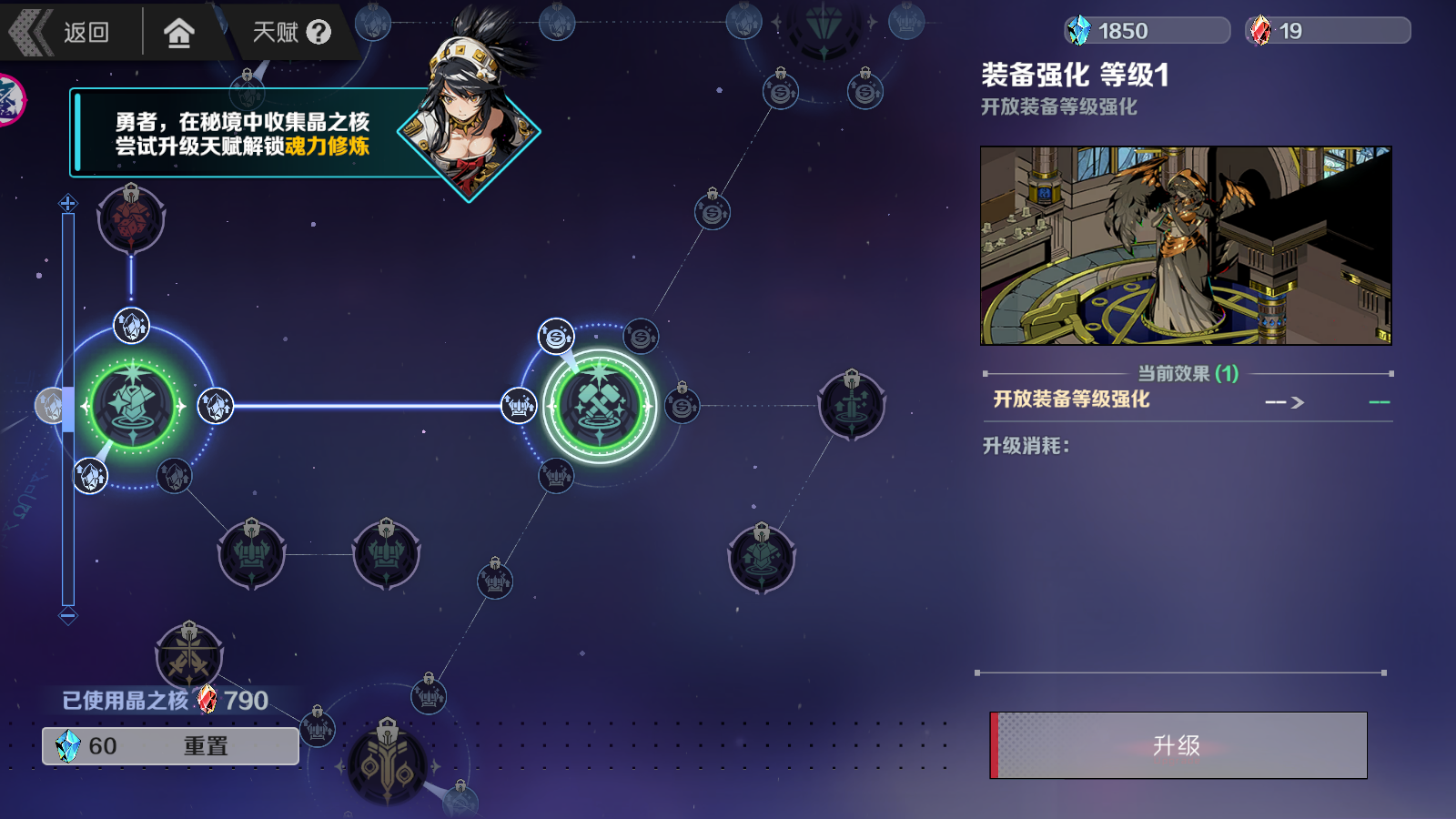Image resolution: width=1456 pixels, height=819 pixels.
Task: Click the zoom slider handle
Action: click(x=67, y=408)
